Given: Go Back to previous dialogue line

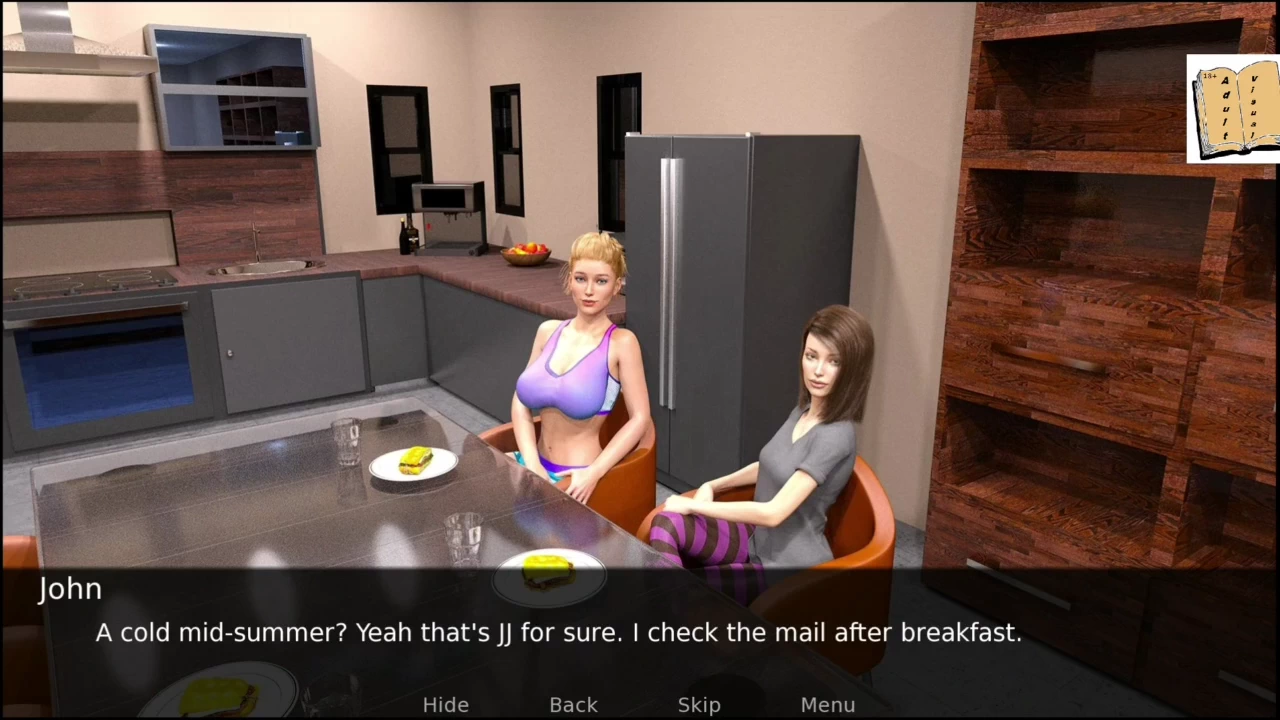Looking at the screenshot, I should tap(573, 705).
